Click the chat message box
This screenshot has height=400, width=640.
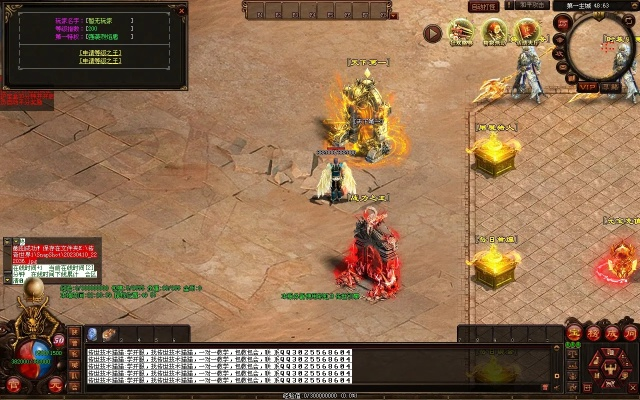click(x=270, y=365)
